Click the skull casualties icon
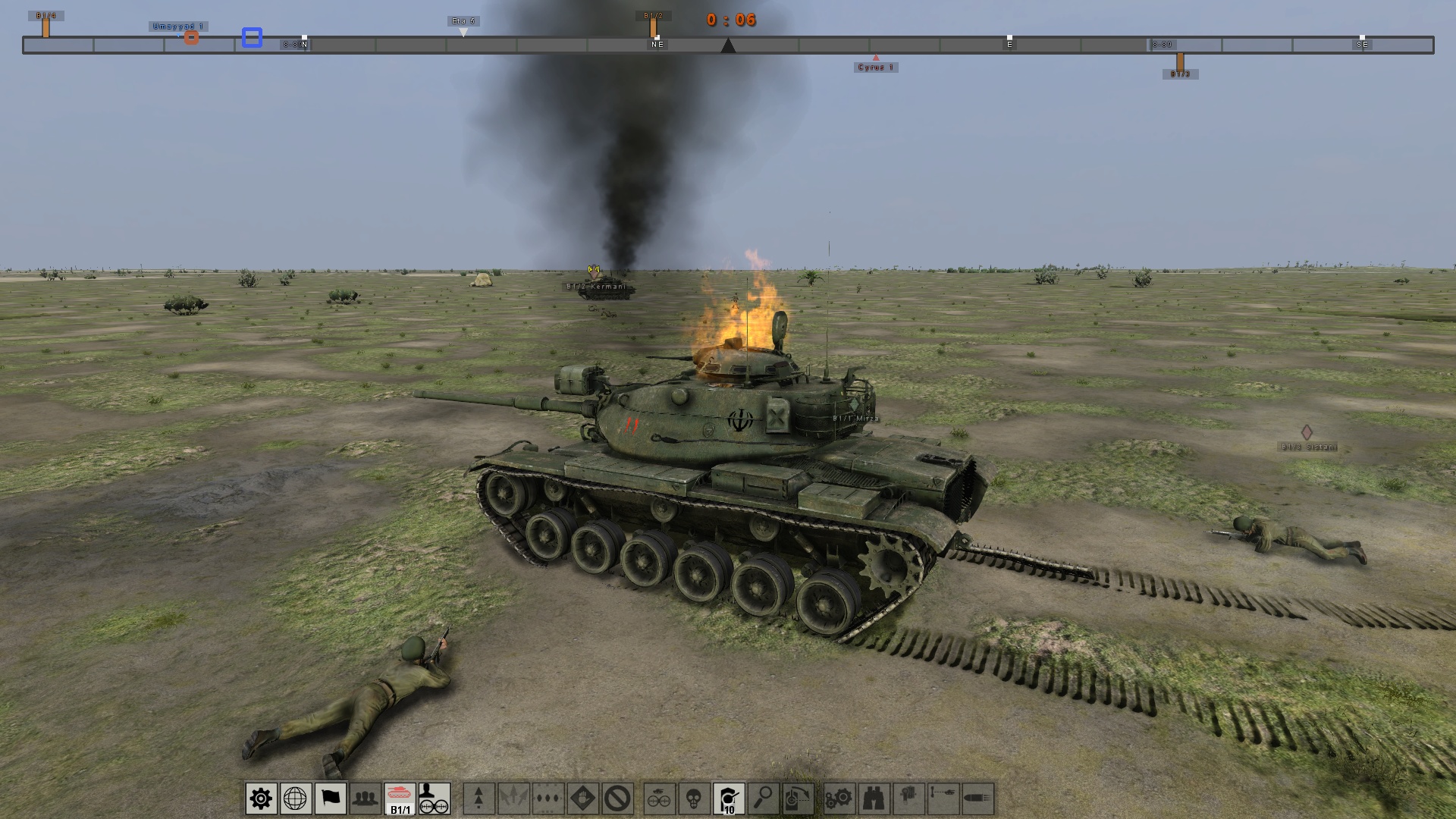 pos(693,798)
